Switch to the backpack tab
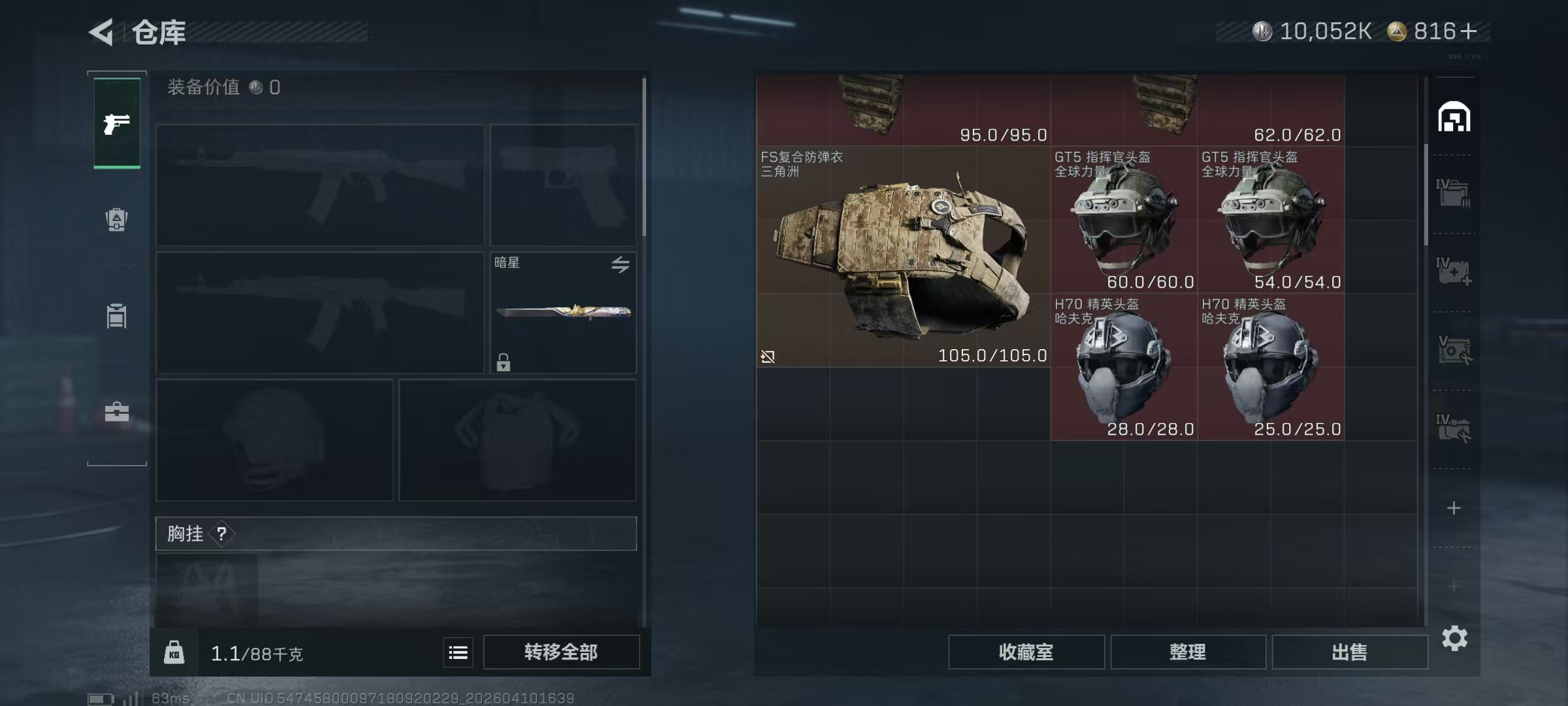Screen dimensions: 1568x706 tap(117, 220)
